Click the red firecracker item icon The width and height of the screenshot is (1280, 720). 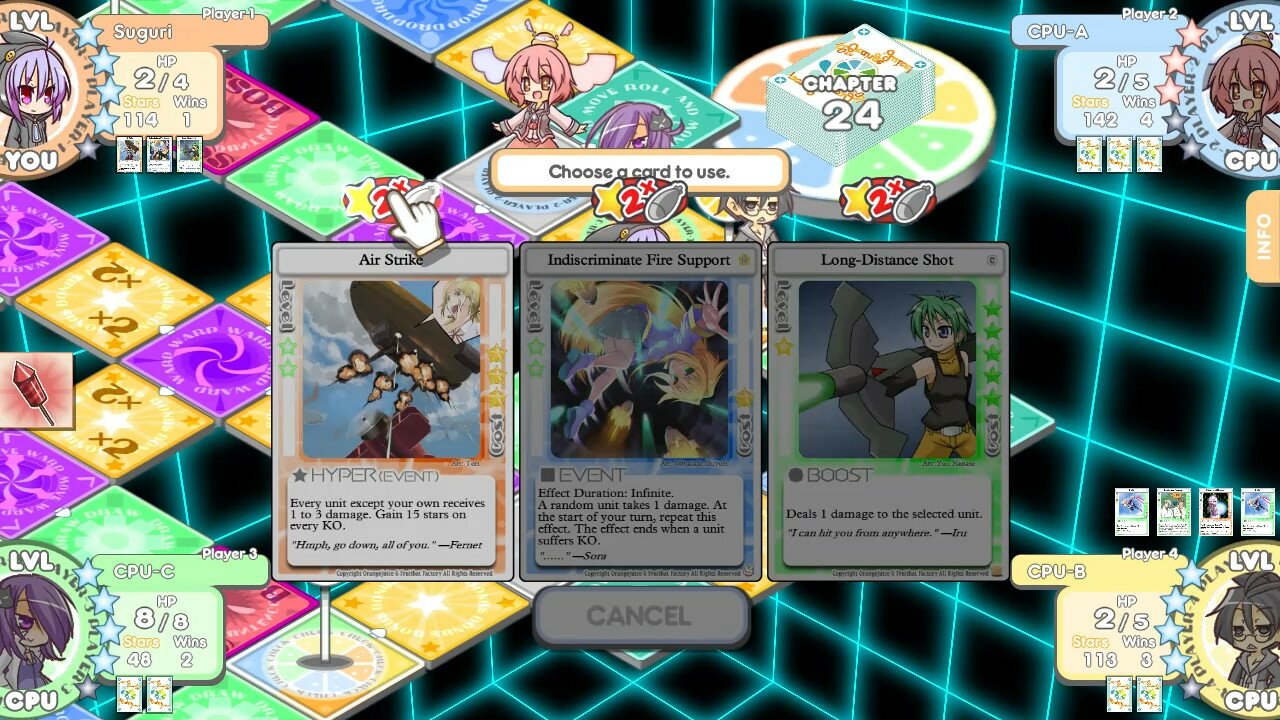pyautogui.click(x=35, y=391)
